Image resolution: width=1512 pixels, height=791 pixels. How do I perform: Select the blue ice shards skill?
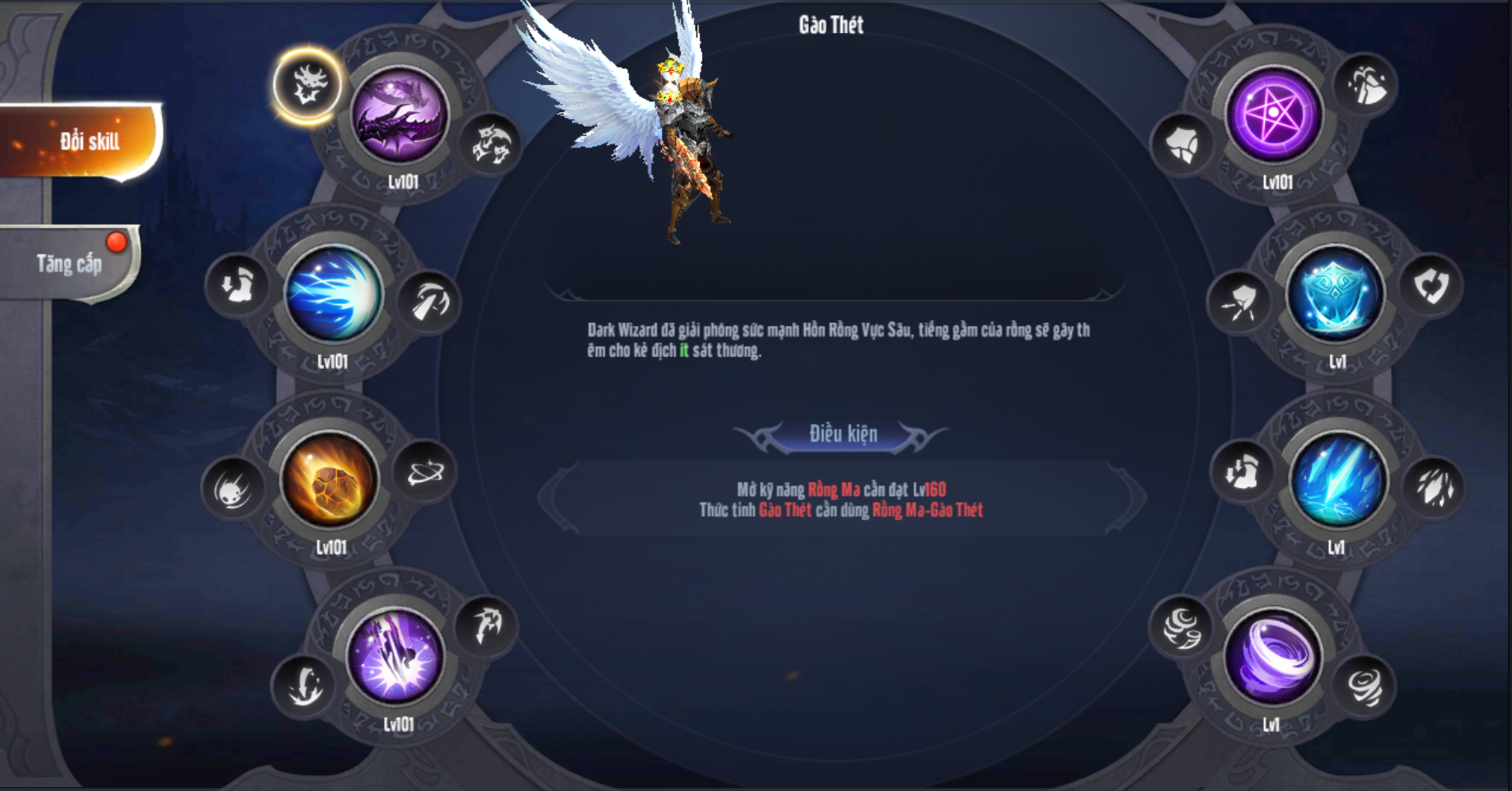(x=1337, y=481)
